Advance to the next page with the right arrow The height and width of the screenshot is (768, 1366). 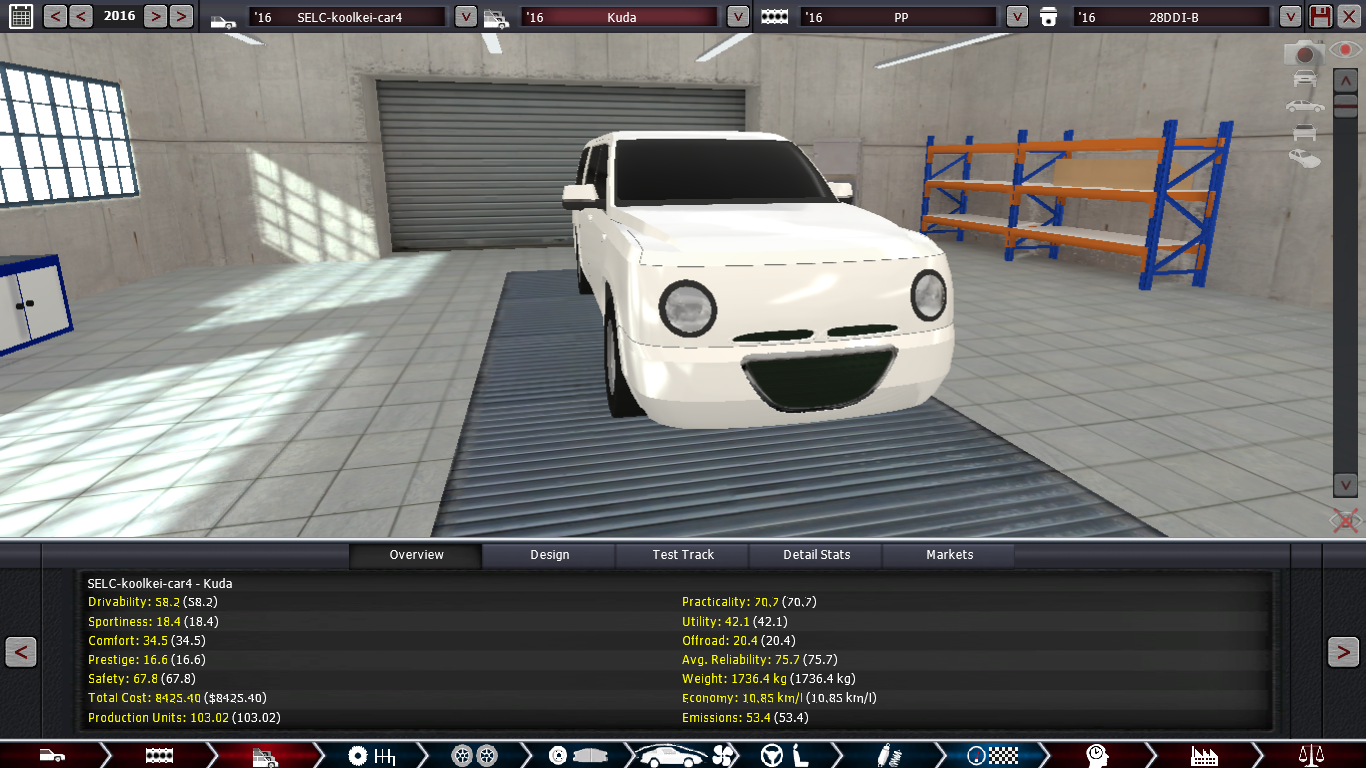[1343, 652]
